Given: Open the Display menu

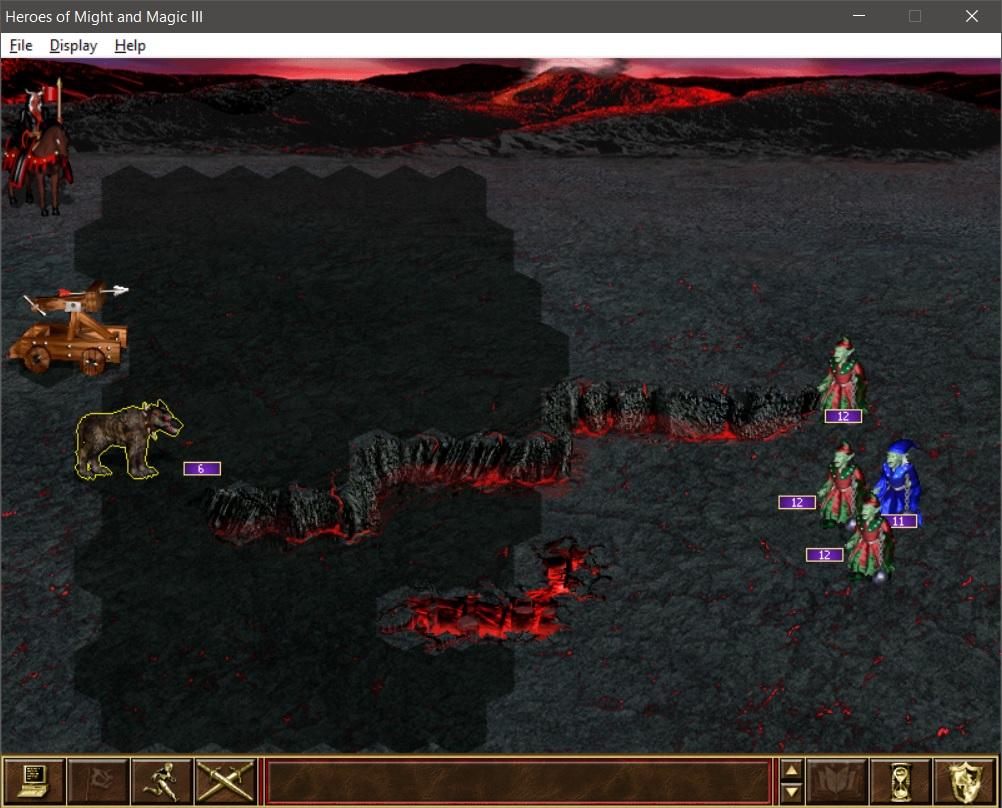Looking at the screenshot, I should pos(73,46).
